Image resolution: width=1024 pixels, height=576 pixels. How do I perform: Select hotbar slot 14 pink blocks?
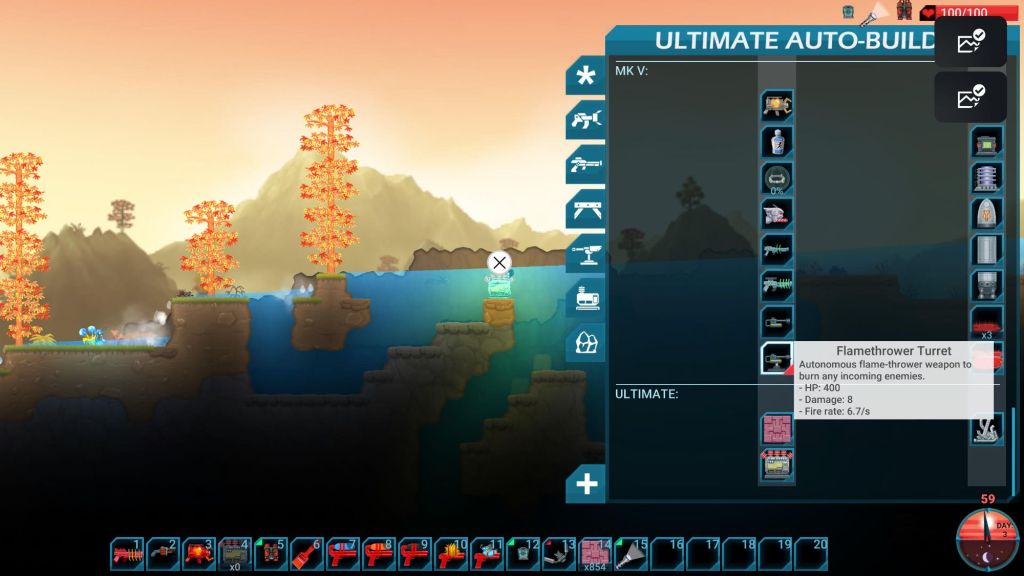click(x=596, y=553)
